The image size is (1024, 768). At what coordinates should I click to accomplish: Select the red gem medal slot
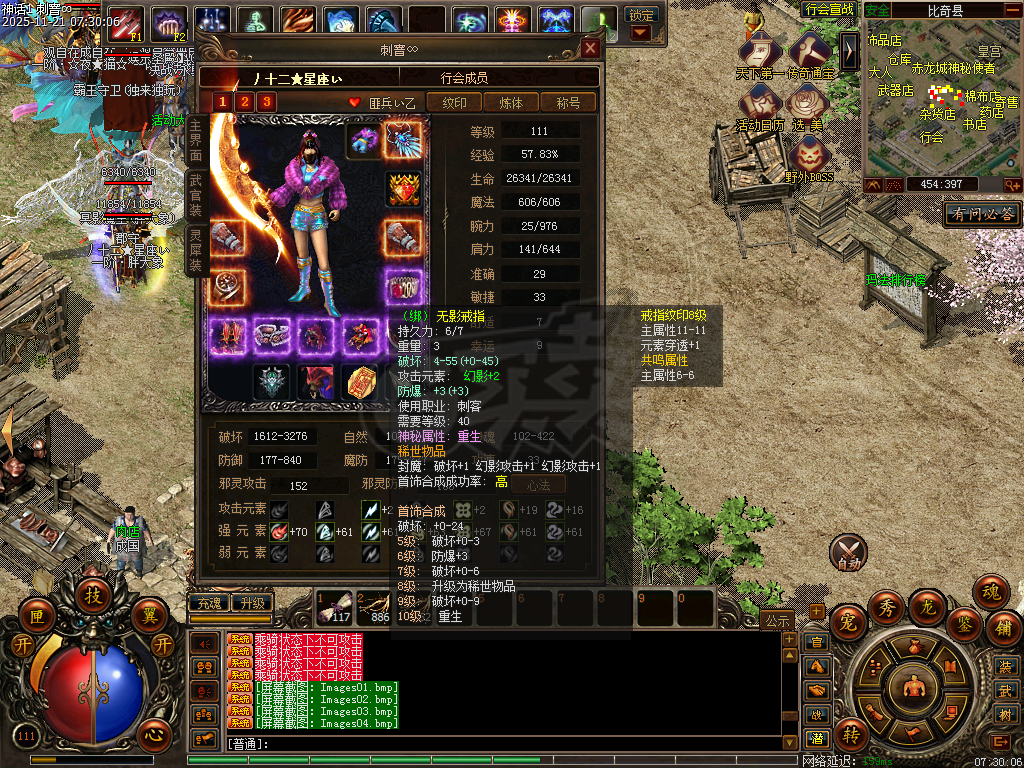404,188
